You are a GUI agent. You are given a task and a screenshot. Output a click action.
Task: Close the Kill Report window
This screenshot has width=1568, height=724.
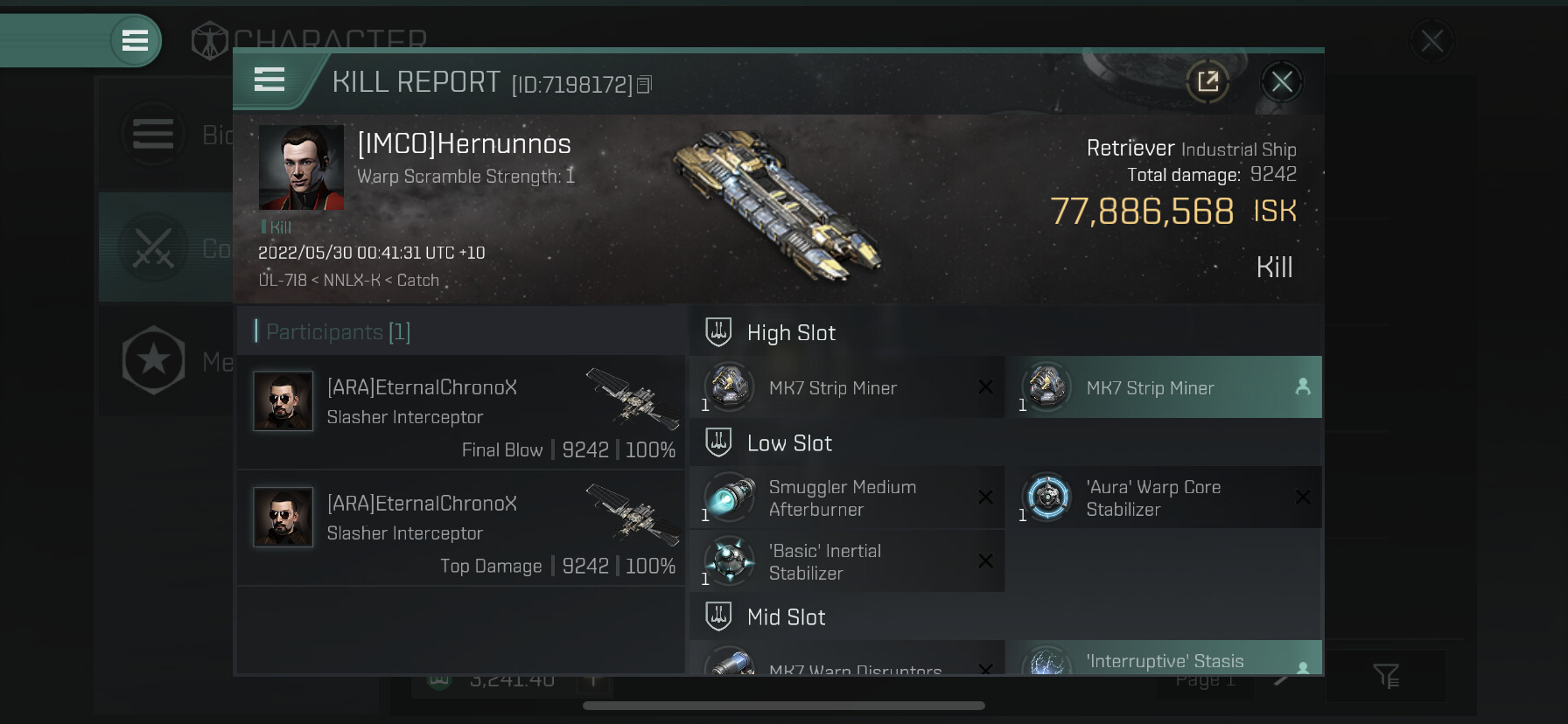pos(1281,82)
